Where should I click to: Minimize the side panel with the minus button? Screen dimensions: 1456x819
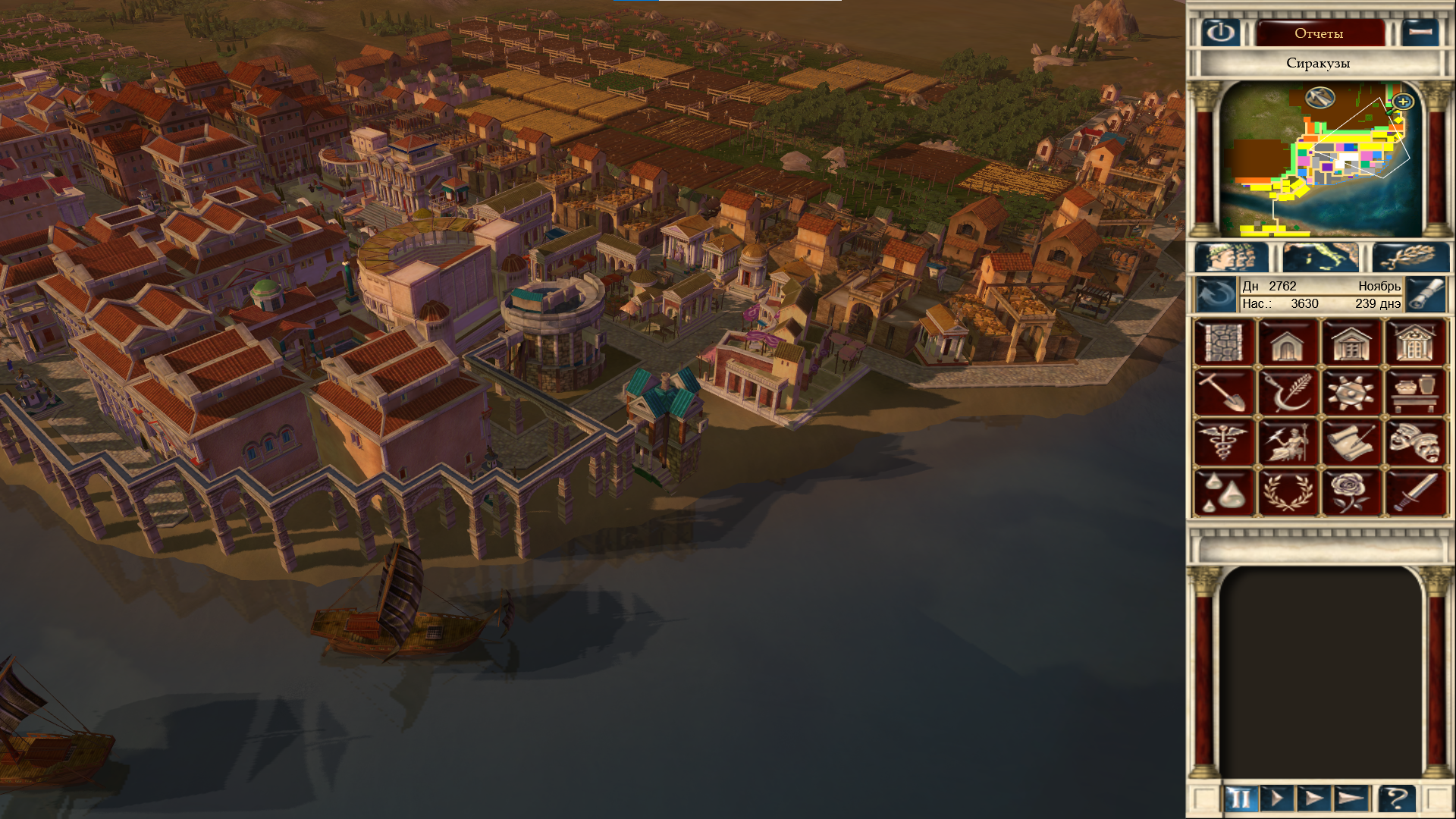tap(1420, 33)
